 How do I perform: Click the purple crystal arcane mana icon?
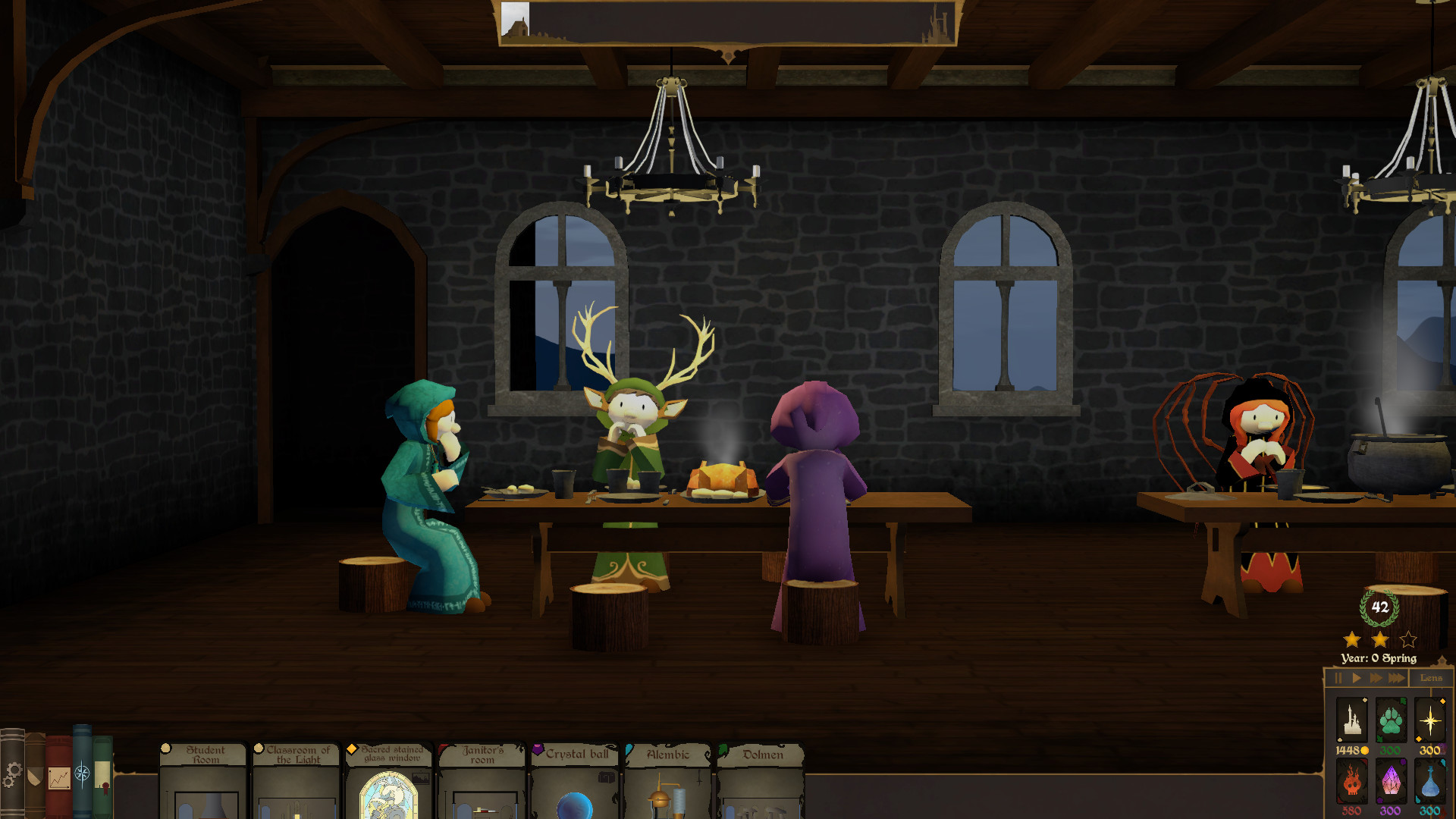click(x=1390, y=781)
